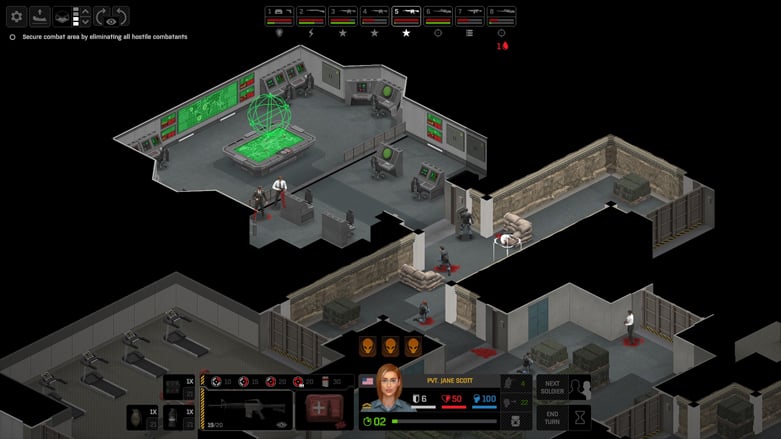This screenshot has width=781, height=439.
Task: Select squad soldier number 5
Action: tap(405, 15)
